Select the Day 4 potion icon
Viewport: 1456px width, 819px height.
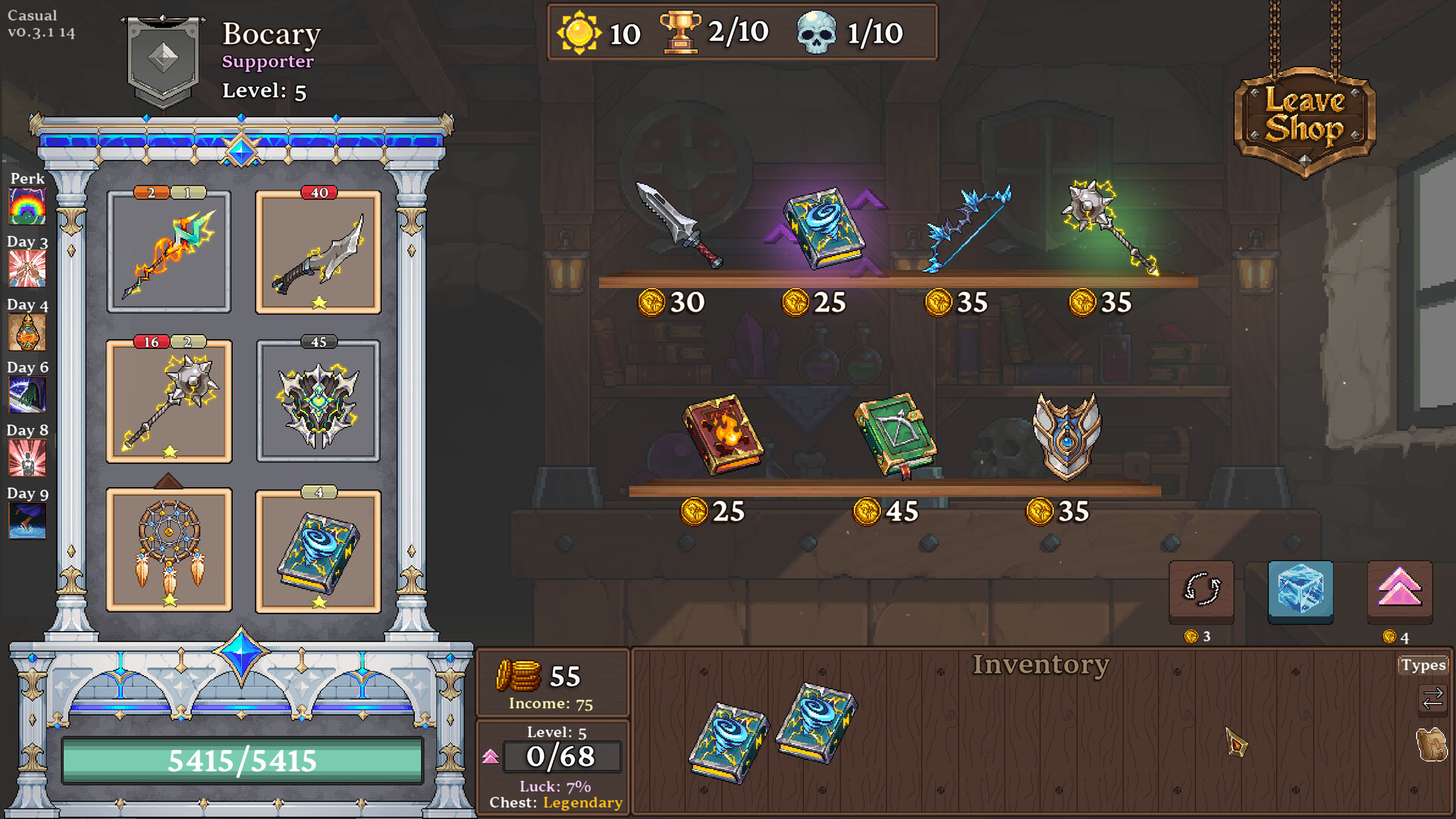click(x=27, y=332)
